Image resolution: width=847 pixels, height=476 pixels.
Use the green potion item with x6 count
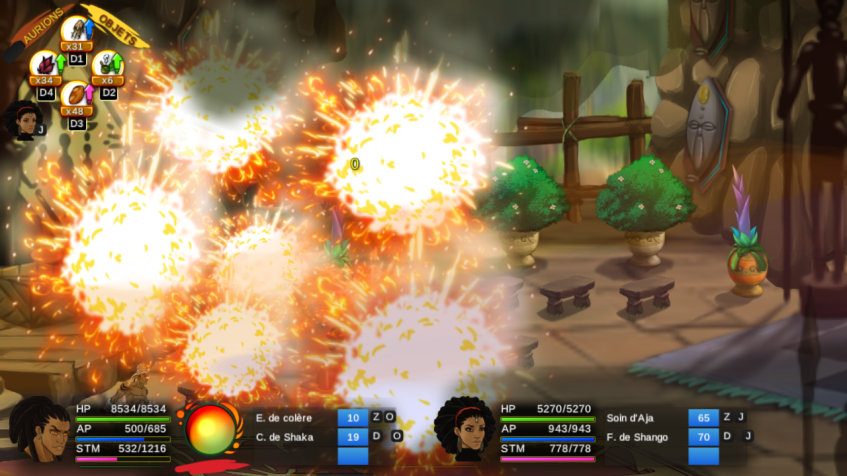107,66
